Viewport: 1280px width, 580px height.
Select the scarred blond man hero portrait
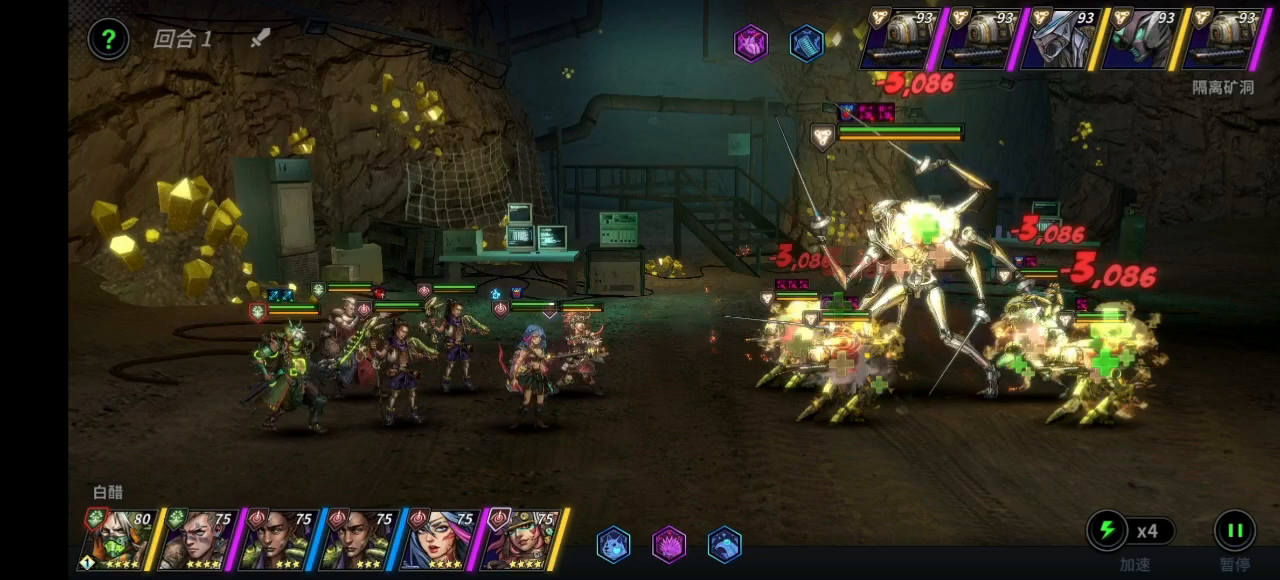click(x=196, y=539)
